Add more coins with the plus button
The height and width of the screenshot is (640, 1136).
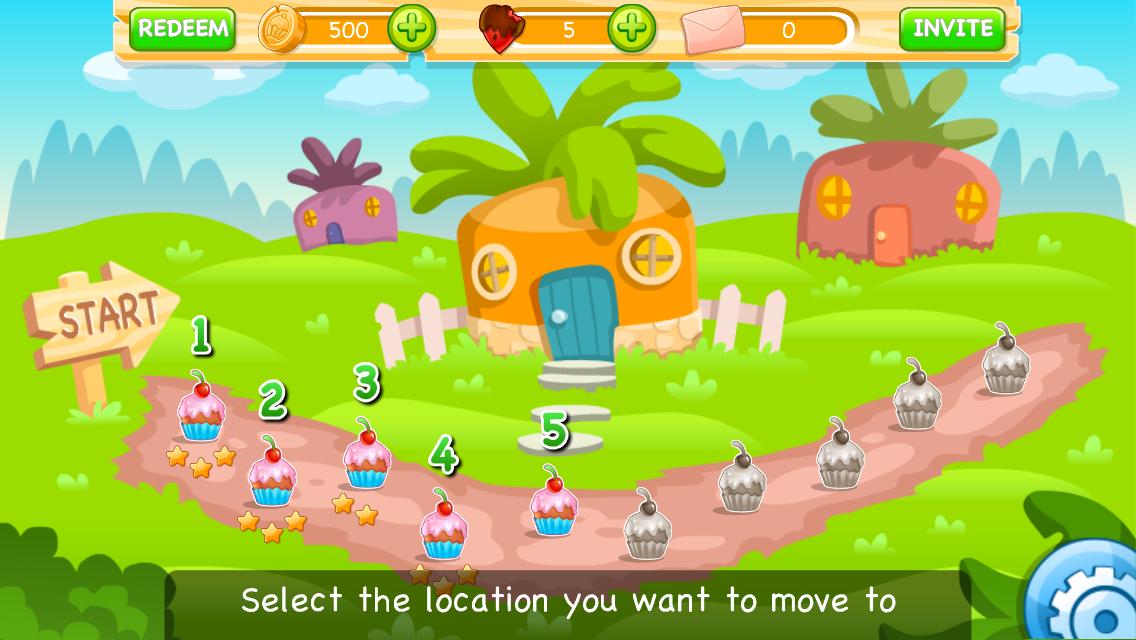(x=411, y=29)
